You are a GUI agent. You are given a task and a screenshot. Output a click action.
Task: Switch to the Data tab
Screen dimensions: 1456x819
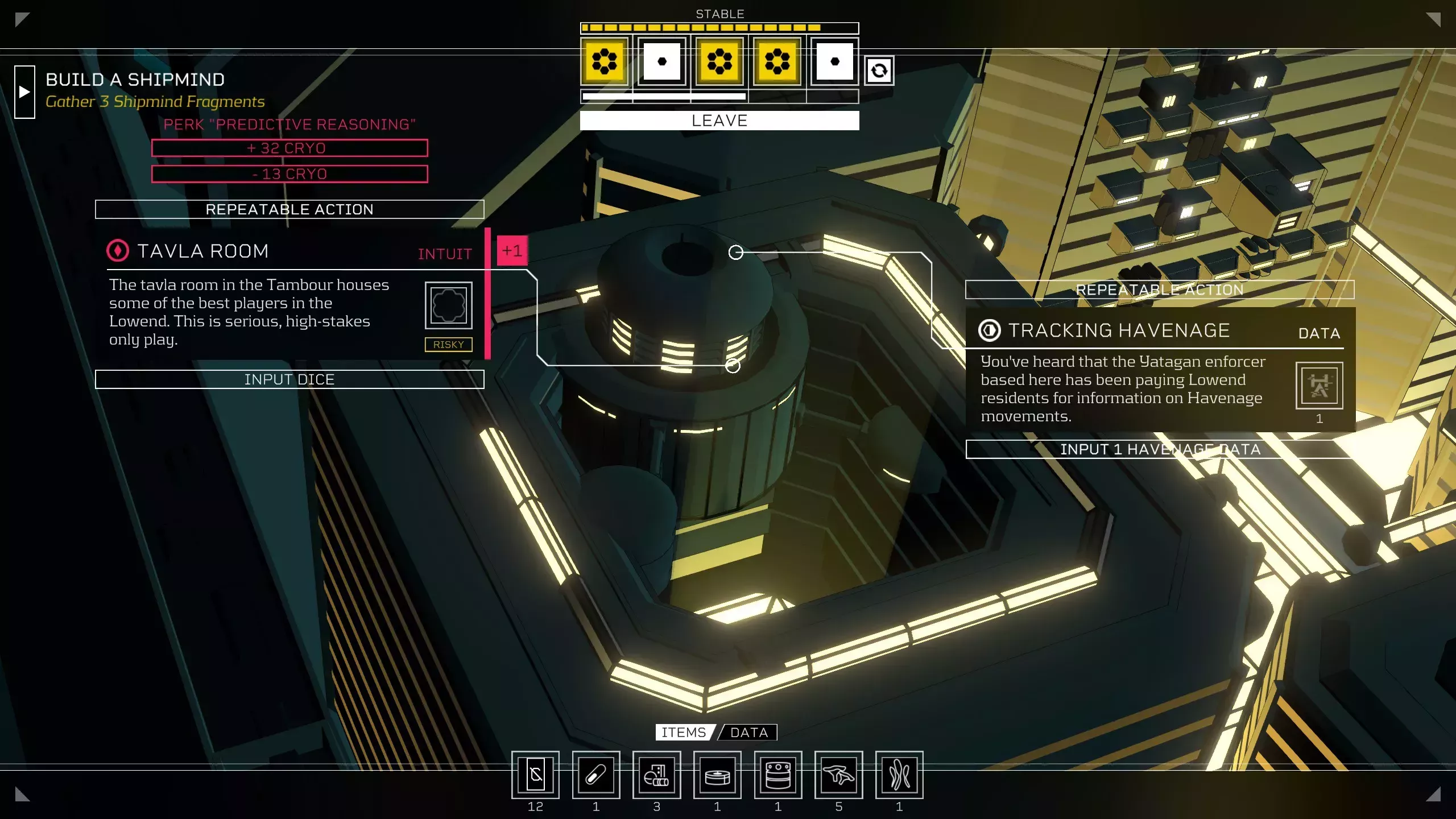click(748, 733)
